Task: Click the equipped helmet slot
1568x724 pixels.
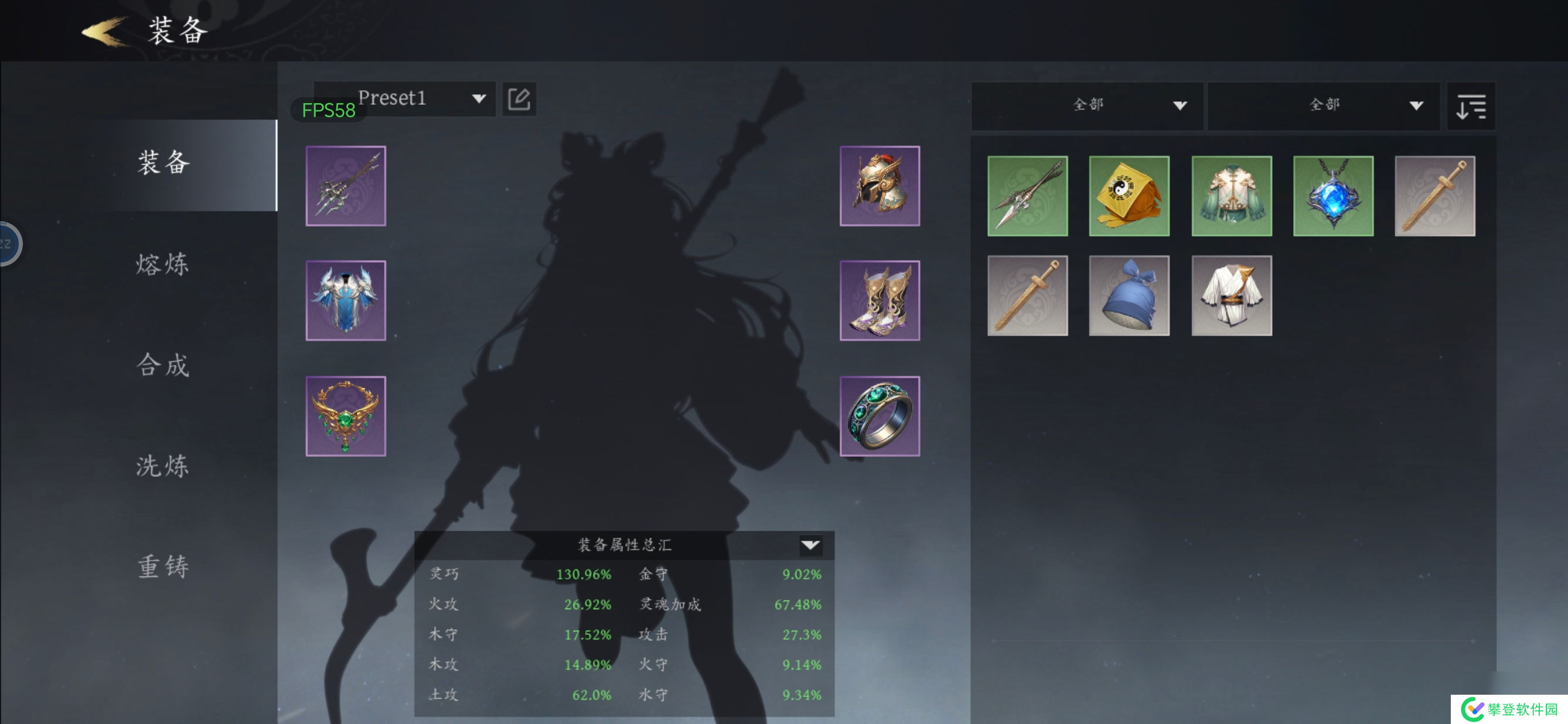Action: [880, 186]
